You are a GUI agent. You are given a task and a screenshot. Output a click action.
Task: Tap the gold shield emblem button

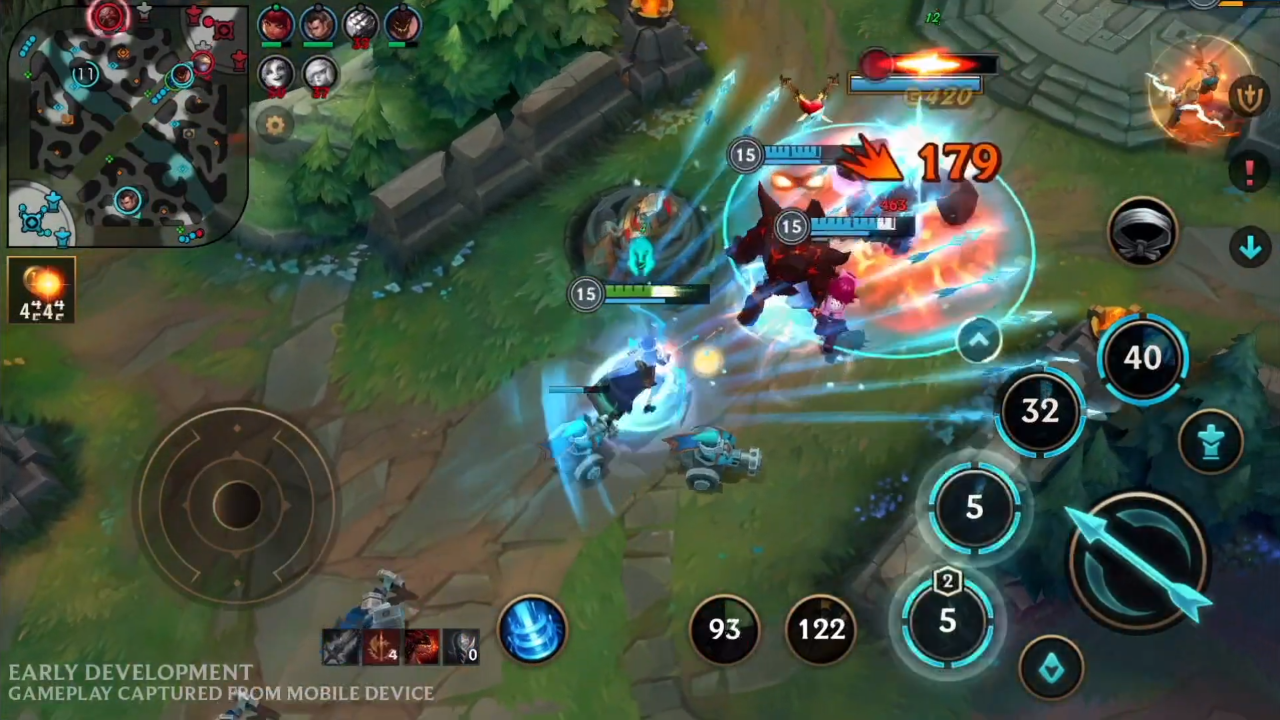1252,96
